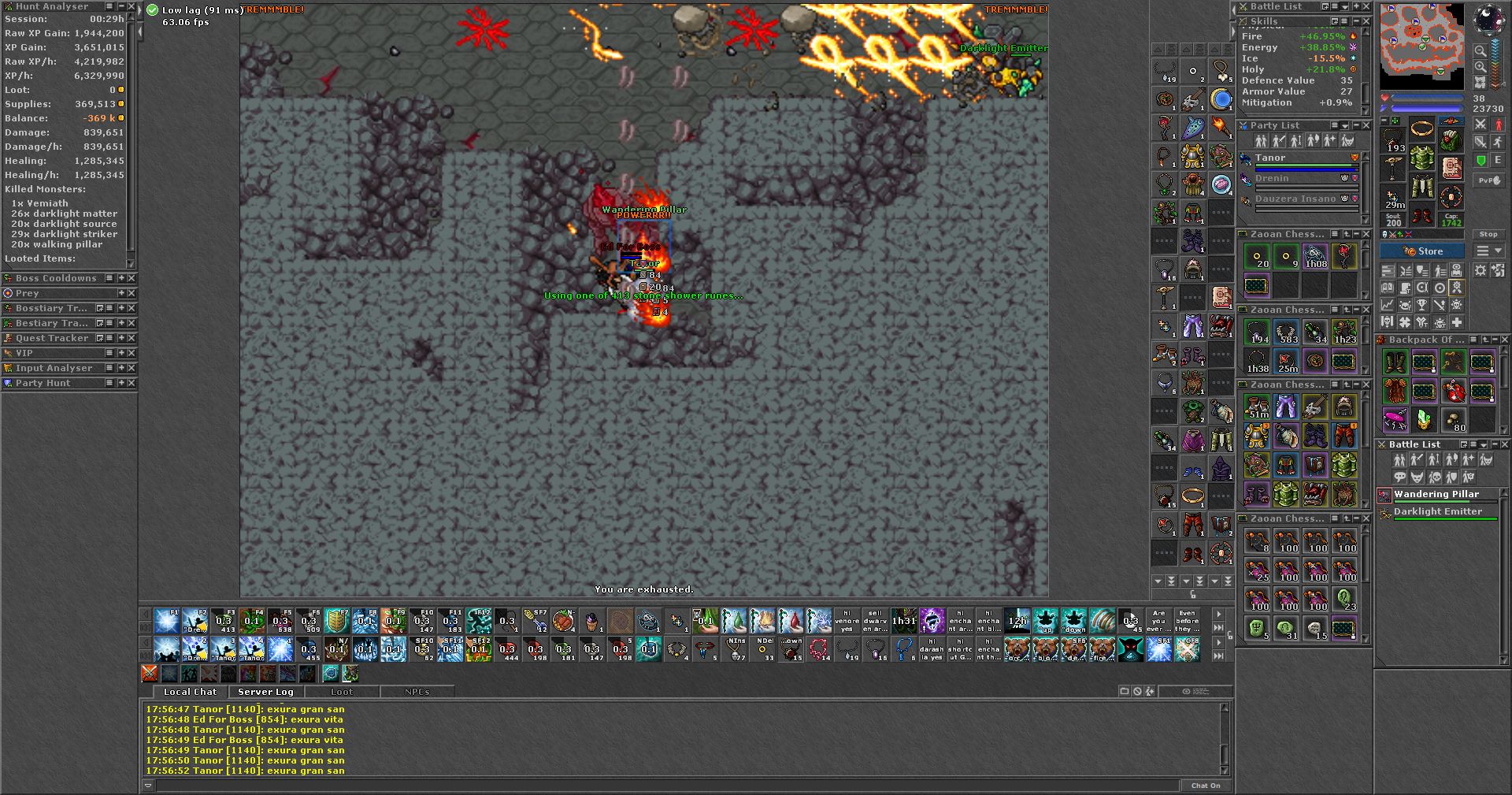This screenshot has height=795, width=1512.
Task: Zoom in the minimap
Action: (x=1480, y=67)
